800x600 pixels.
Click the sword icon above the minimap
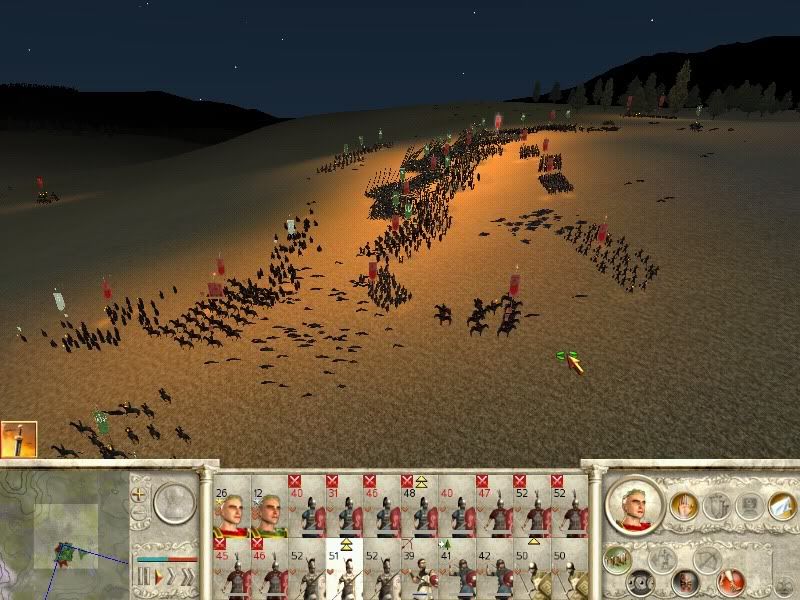pyautogui.click(x=18, y=440)
